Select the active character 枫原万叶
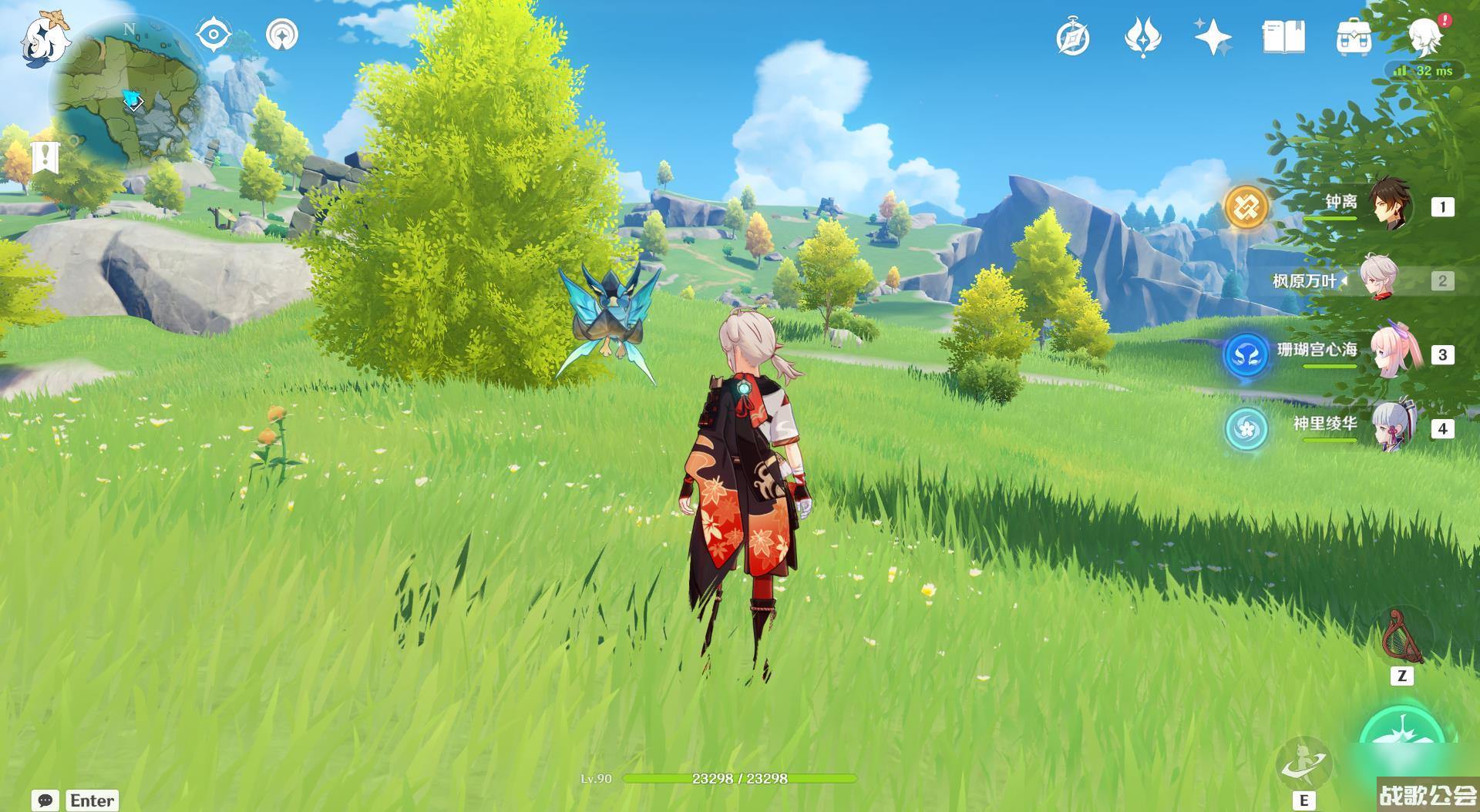The image size is (1480, 812). (x=1378, y=280)
